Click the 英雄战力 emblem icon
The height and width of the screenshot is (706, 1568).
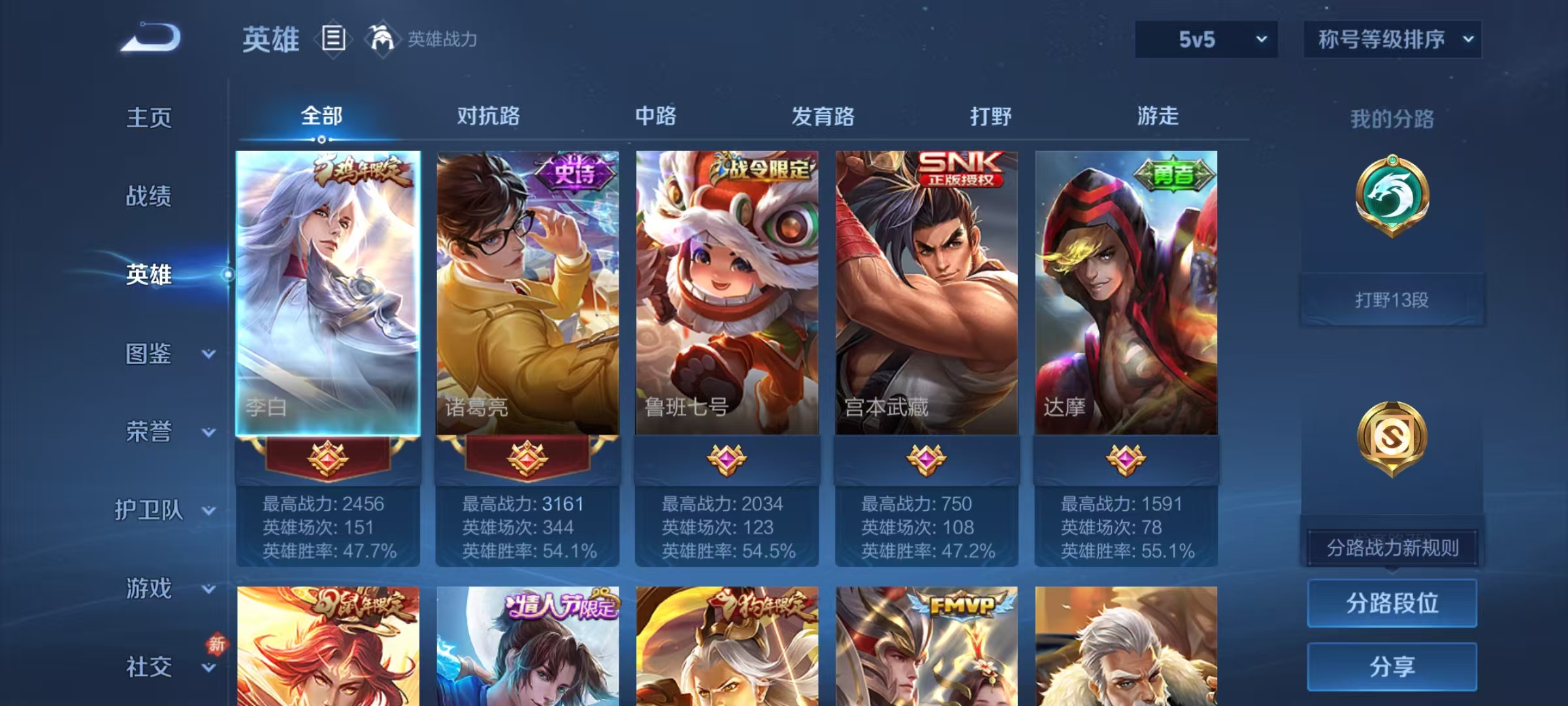[x=383, y=38]
